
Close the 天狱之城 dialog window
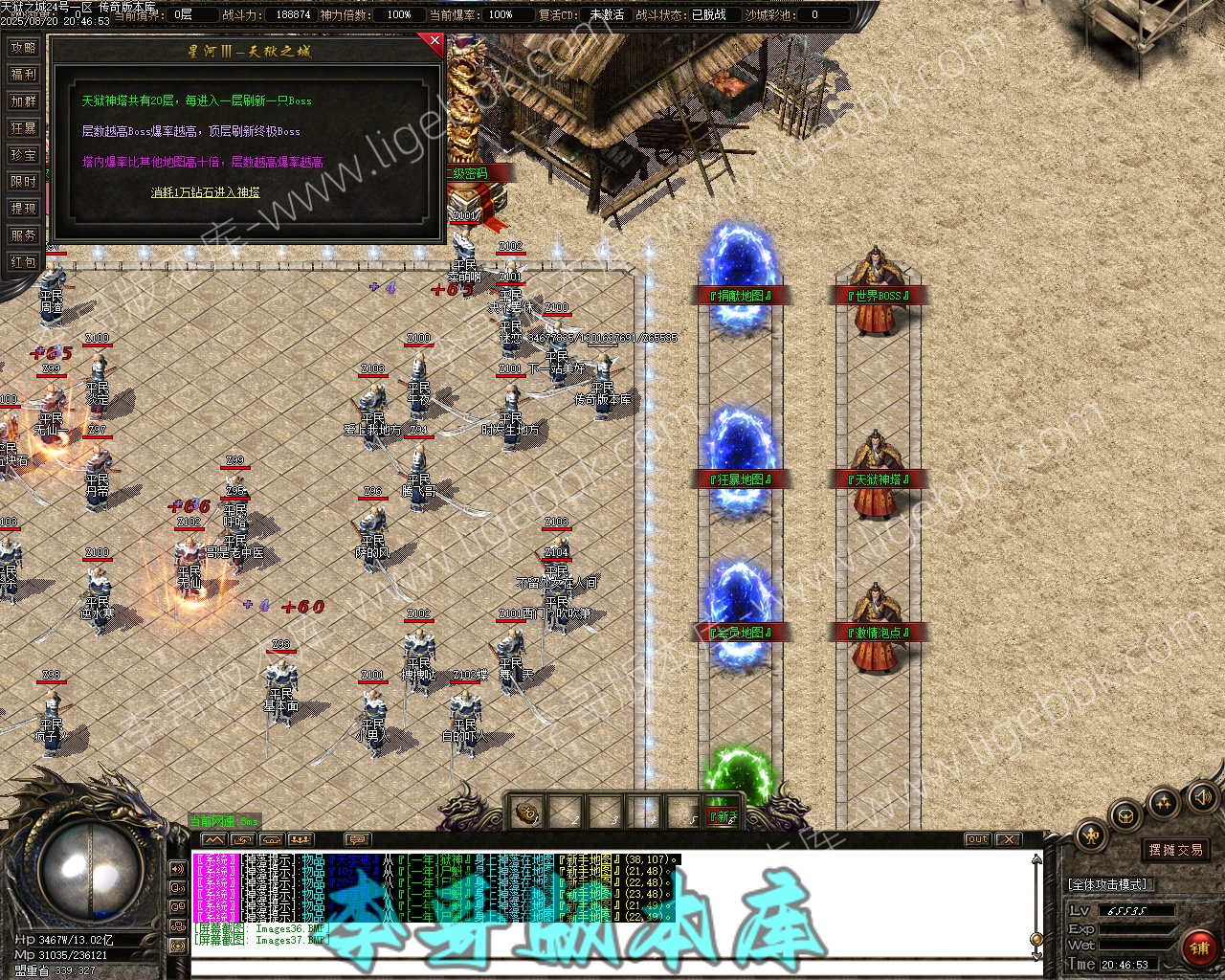435,41
